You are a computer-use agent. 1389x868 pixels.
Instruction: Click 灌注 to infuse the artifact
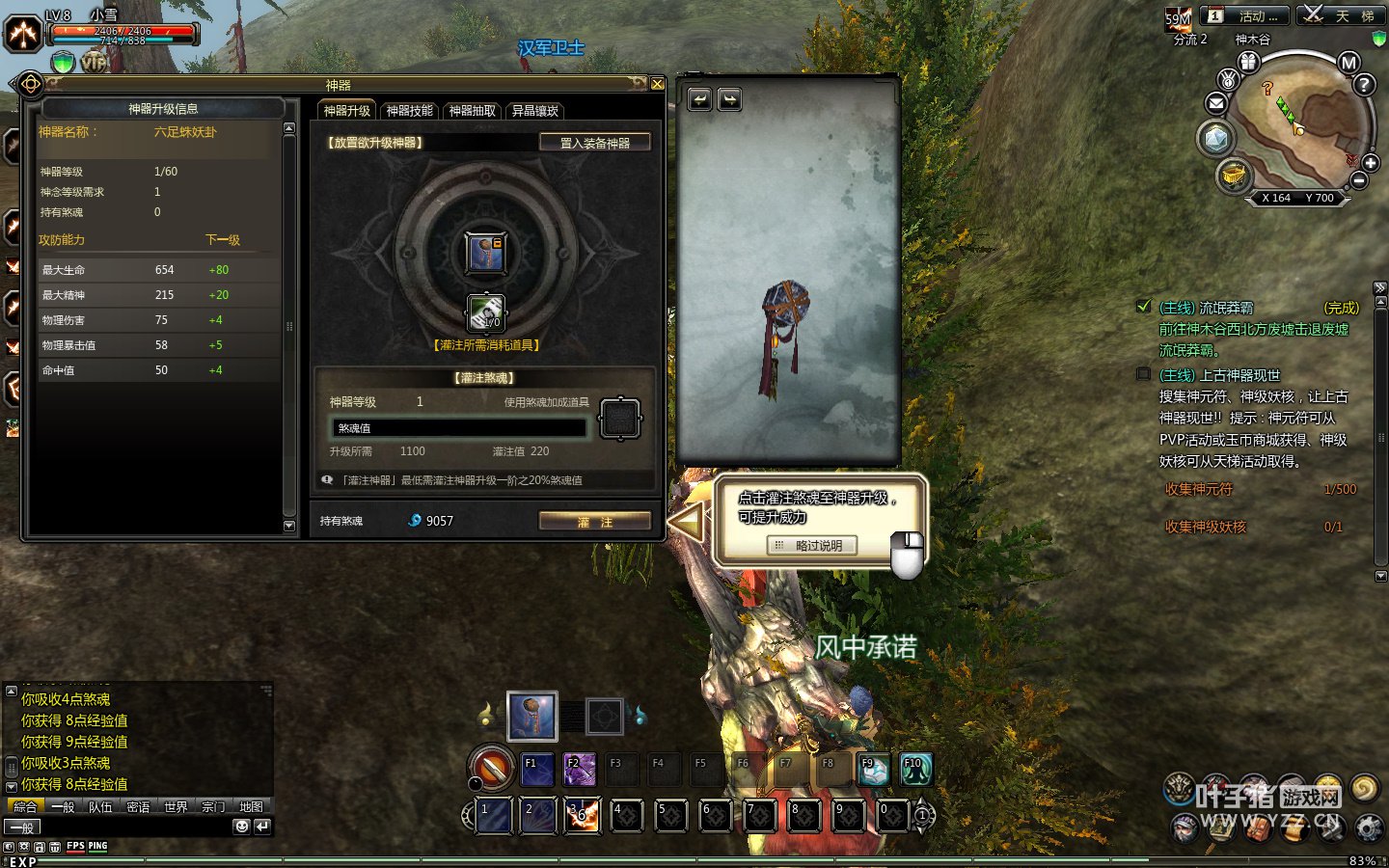coord(594,522)
